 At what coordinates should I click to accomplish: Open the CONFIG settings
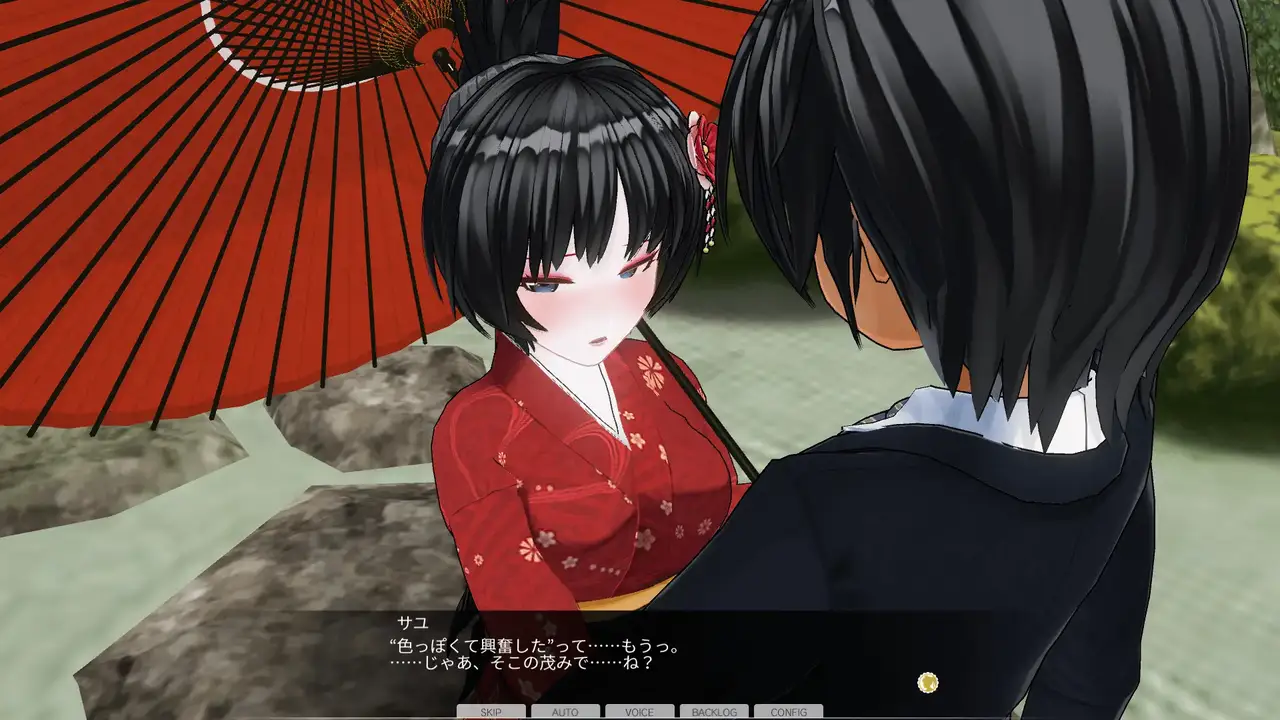789,712
